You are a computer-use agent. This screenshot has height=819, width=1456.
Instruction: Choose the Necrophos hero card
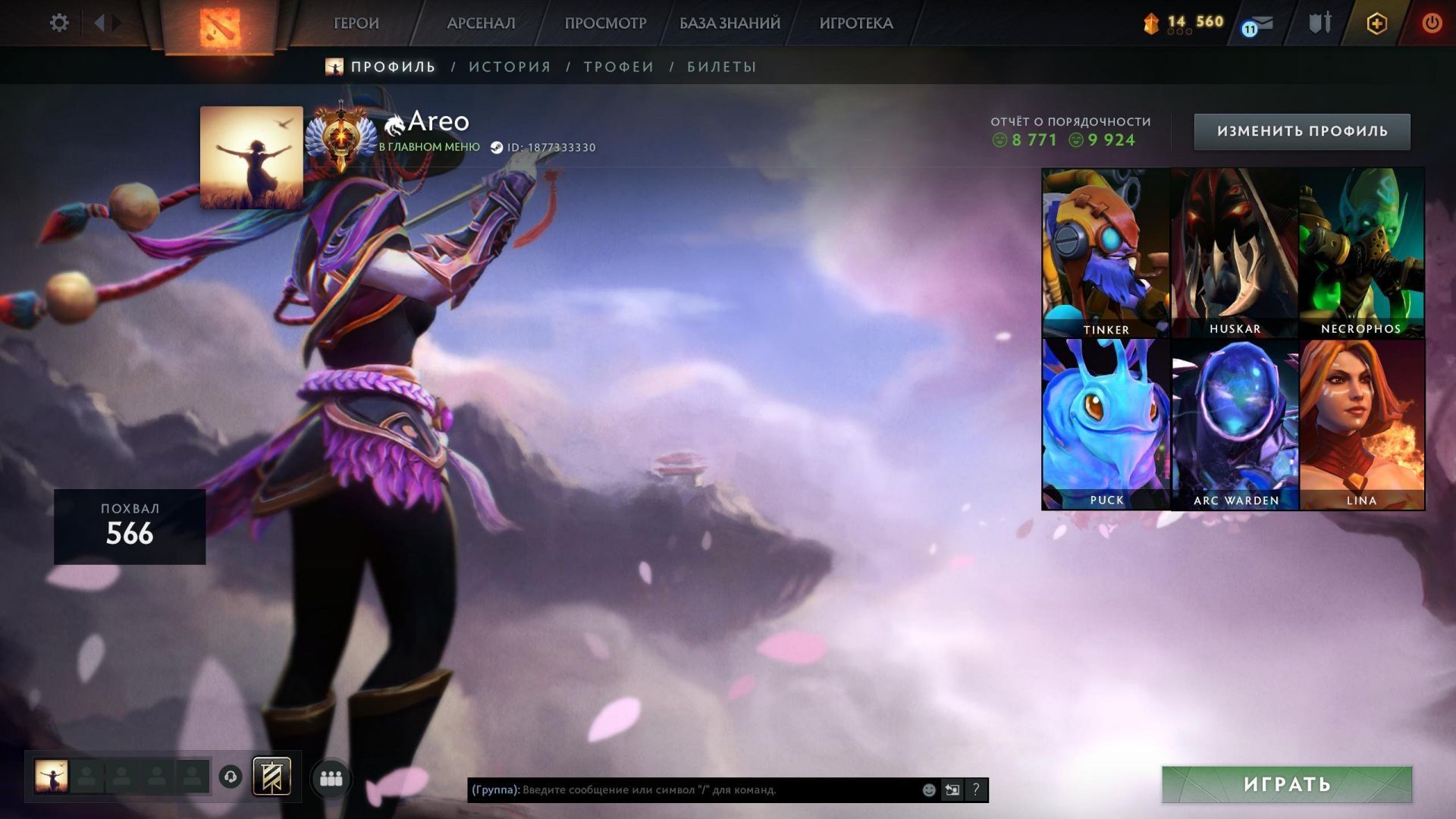point(1361,253)
